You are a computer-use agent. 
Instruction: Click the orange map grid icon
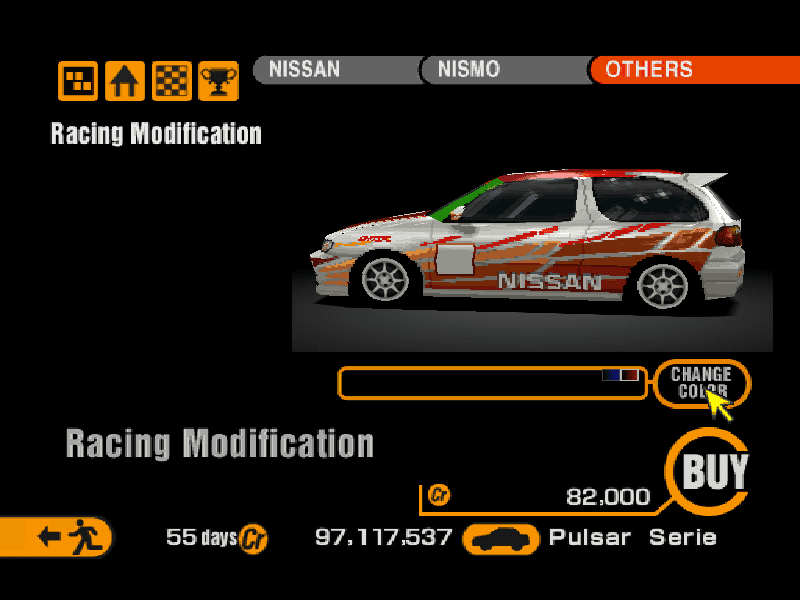78,81
